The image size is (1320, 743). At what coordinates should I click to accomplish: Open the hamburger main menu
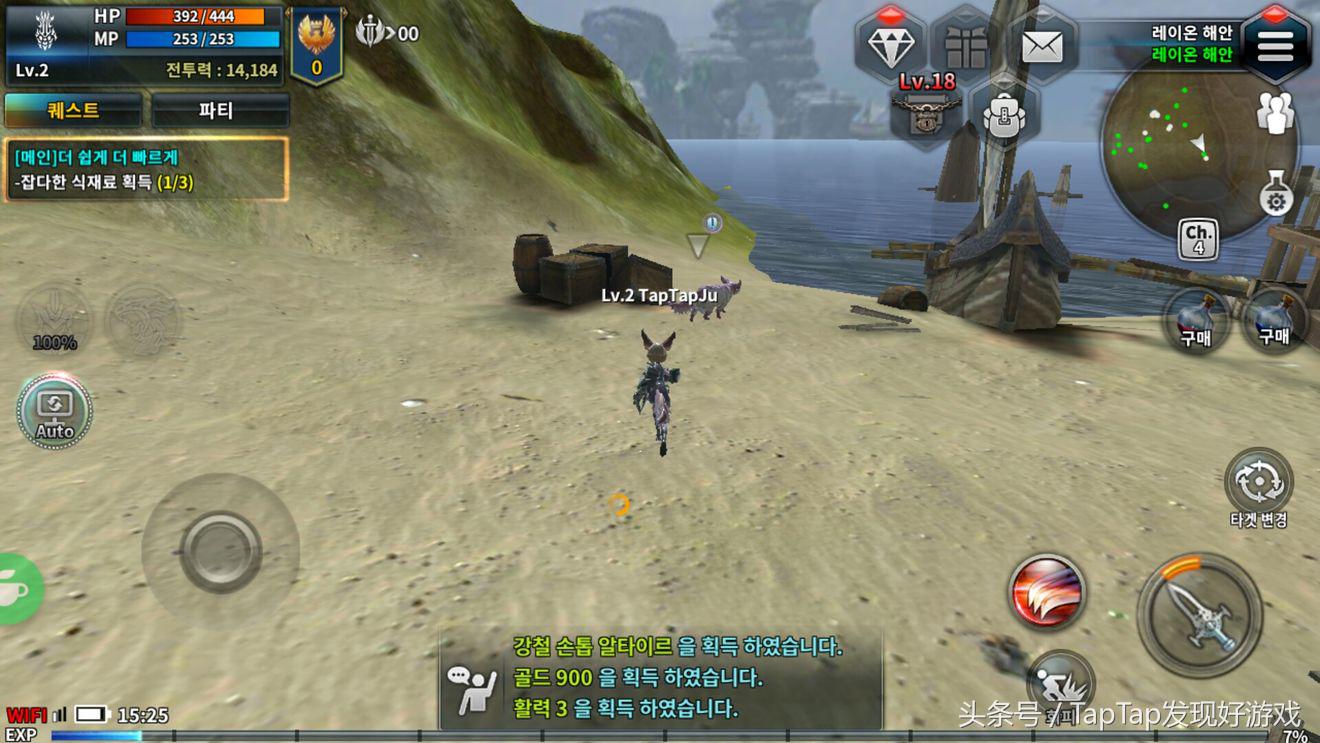point(1275,45)
